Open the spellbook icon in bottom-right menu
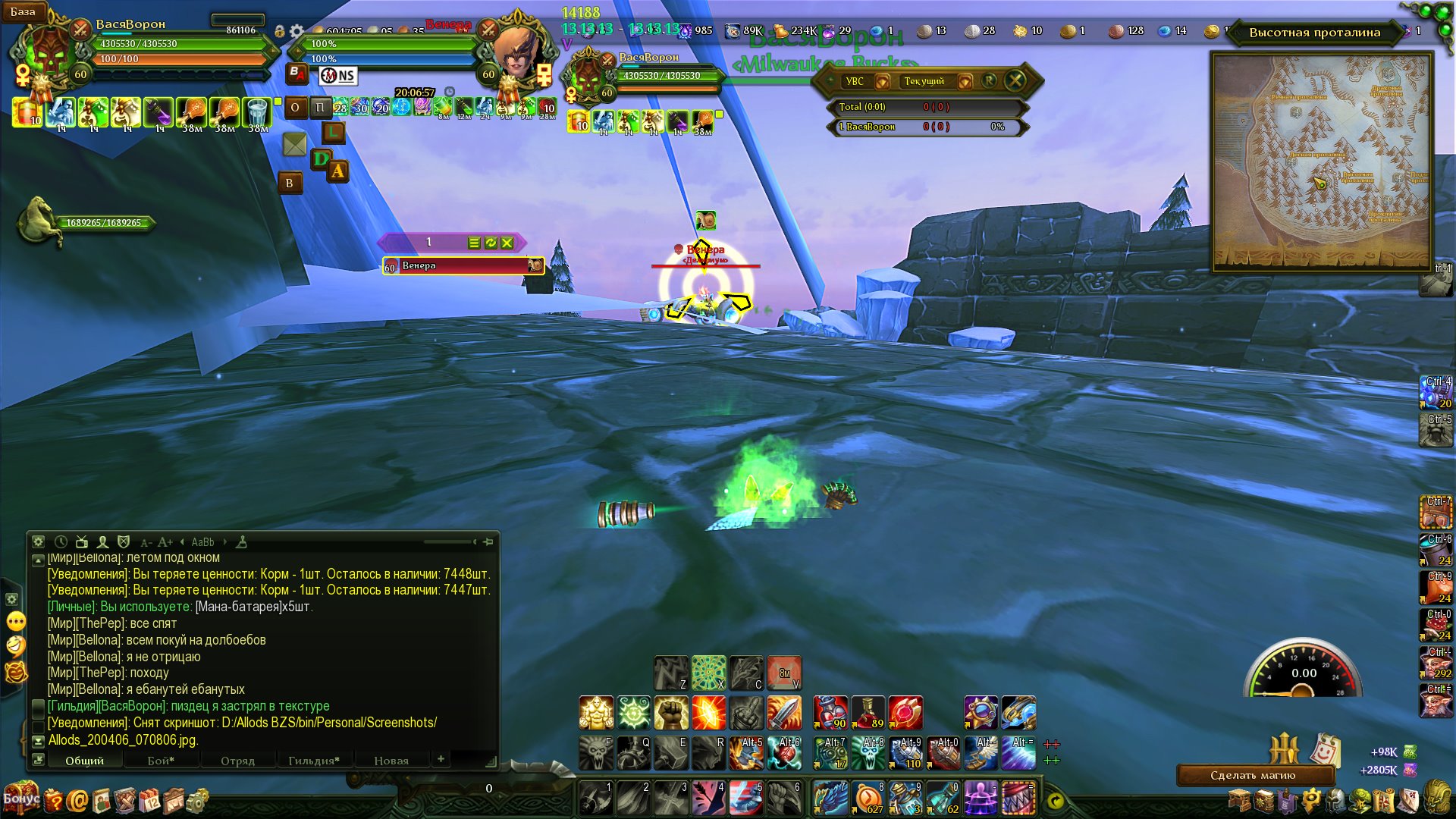The image size is (1456, 819). coord(1263,800)
